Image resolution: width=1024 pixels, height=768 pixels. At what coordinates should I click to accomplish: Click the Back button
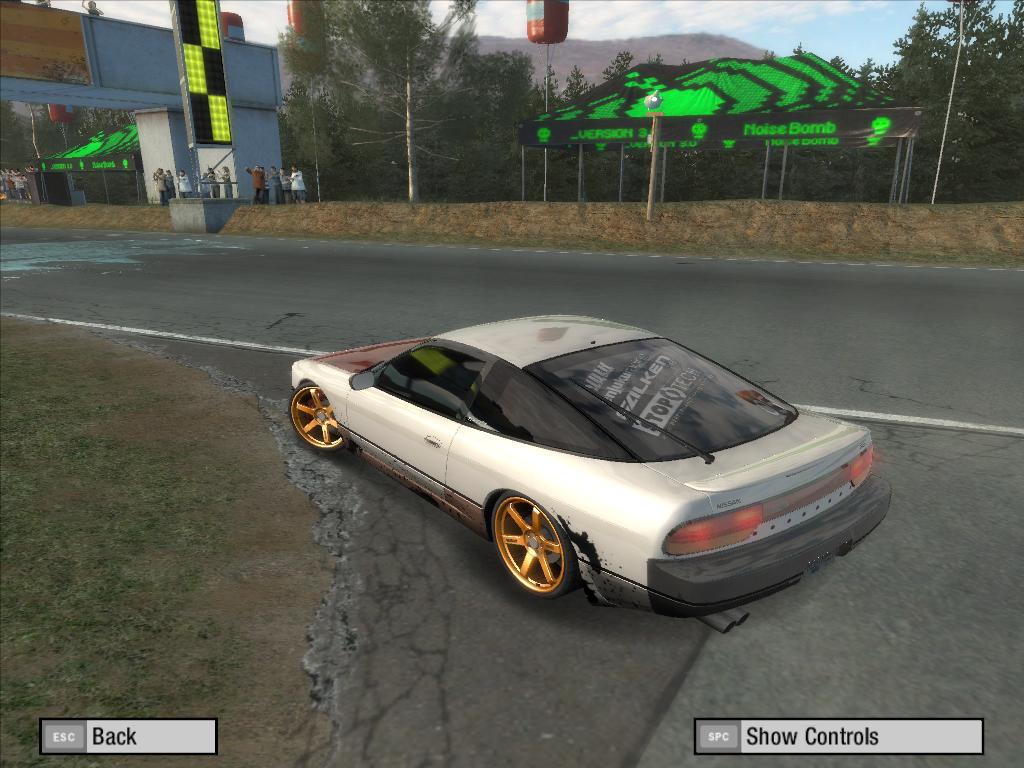point(128,737)
